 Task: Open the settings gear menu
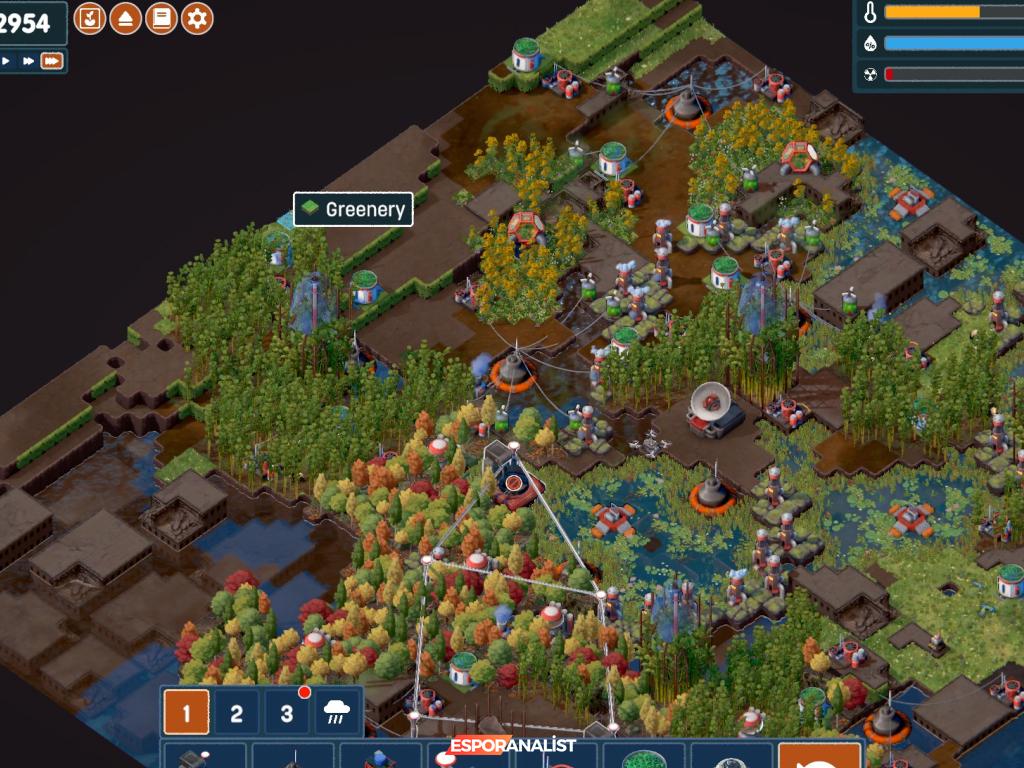[x=197, y=18]
